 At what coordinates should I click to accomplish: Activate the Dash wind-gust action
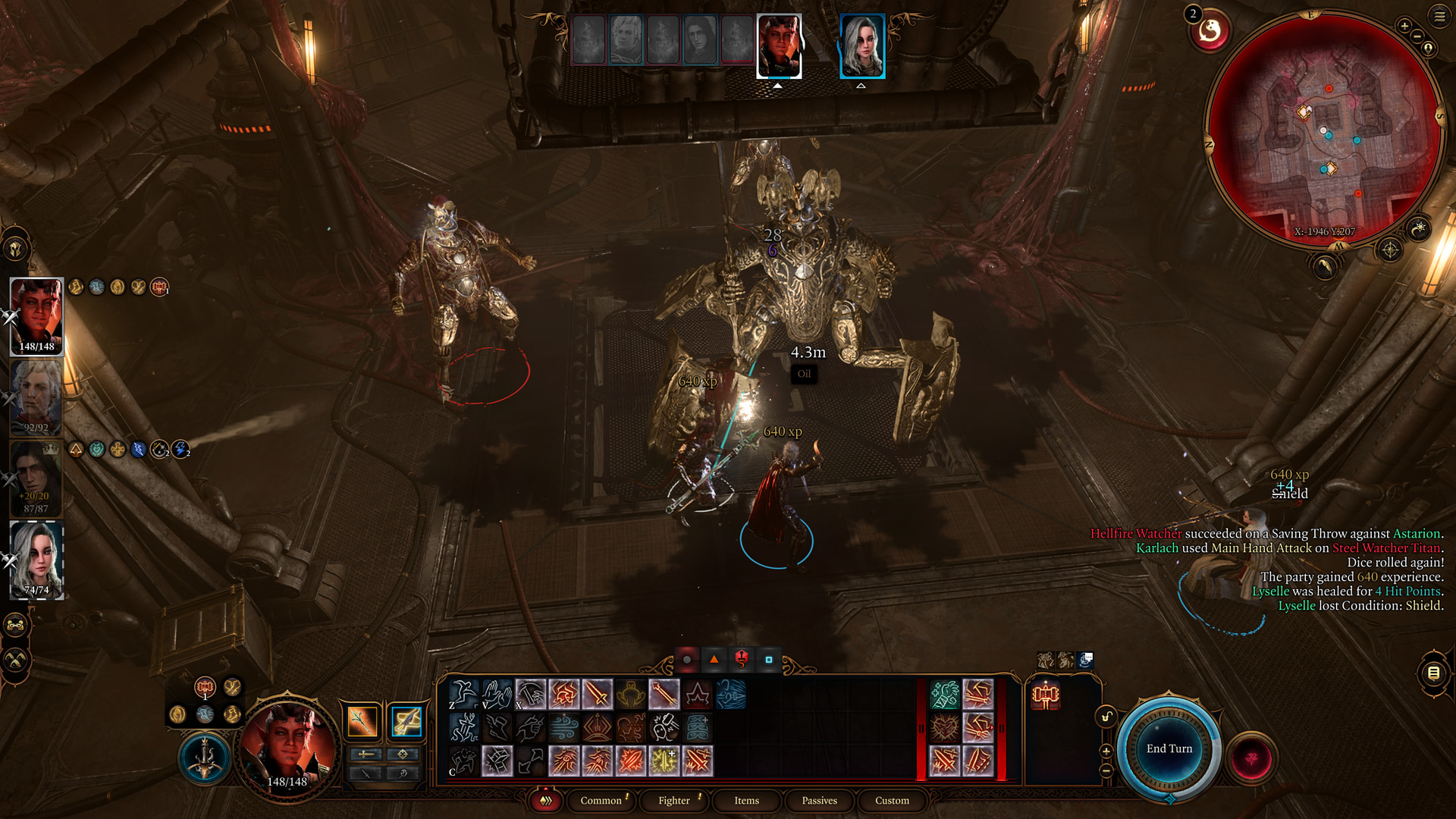563,728
